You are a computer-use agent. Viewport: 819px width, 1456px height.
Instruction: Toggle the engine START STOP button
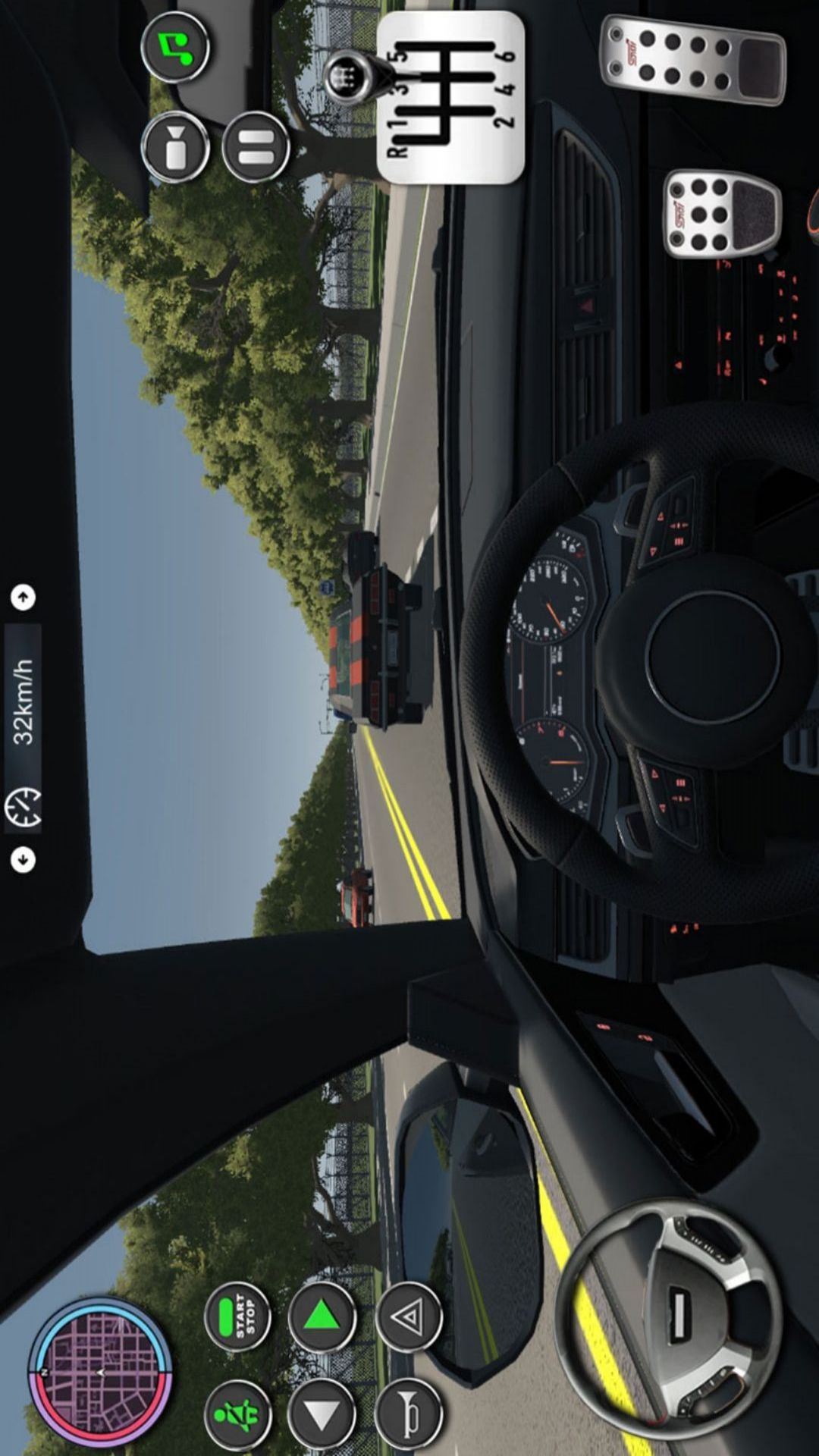pyautogui.click(x=238, y=1318)
